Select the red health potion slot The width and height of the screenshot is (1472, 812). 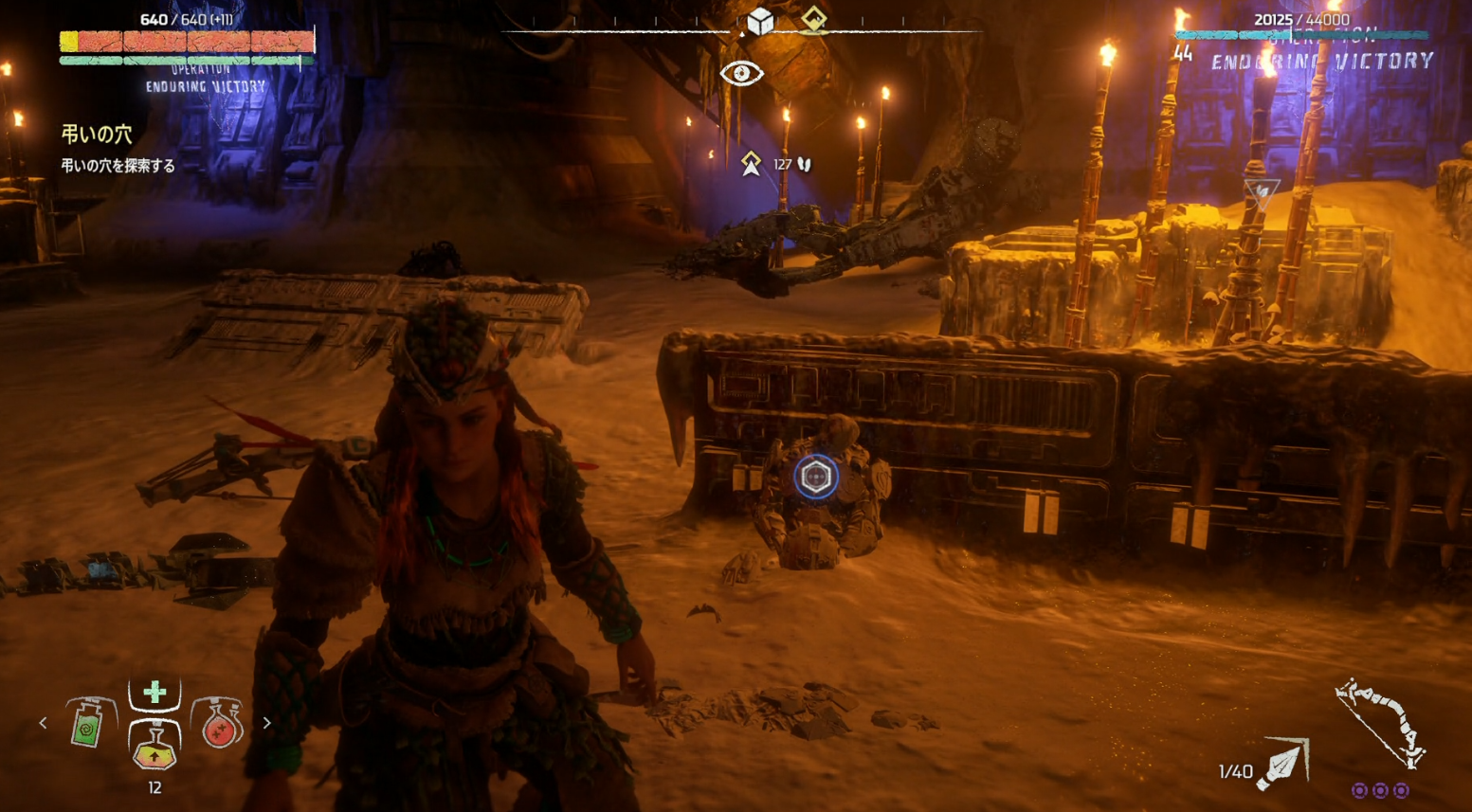coord(220,724)
